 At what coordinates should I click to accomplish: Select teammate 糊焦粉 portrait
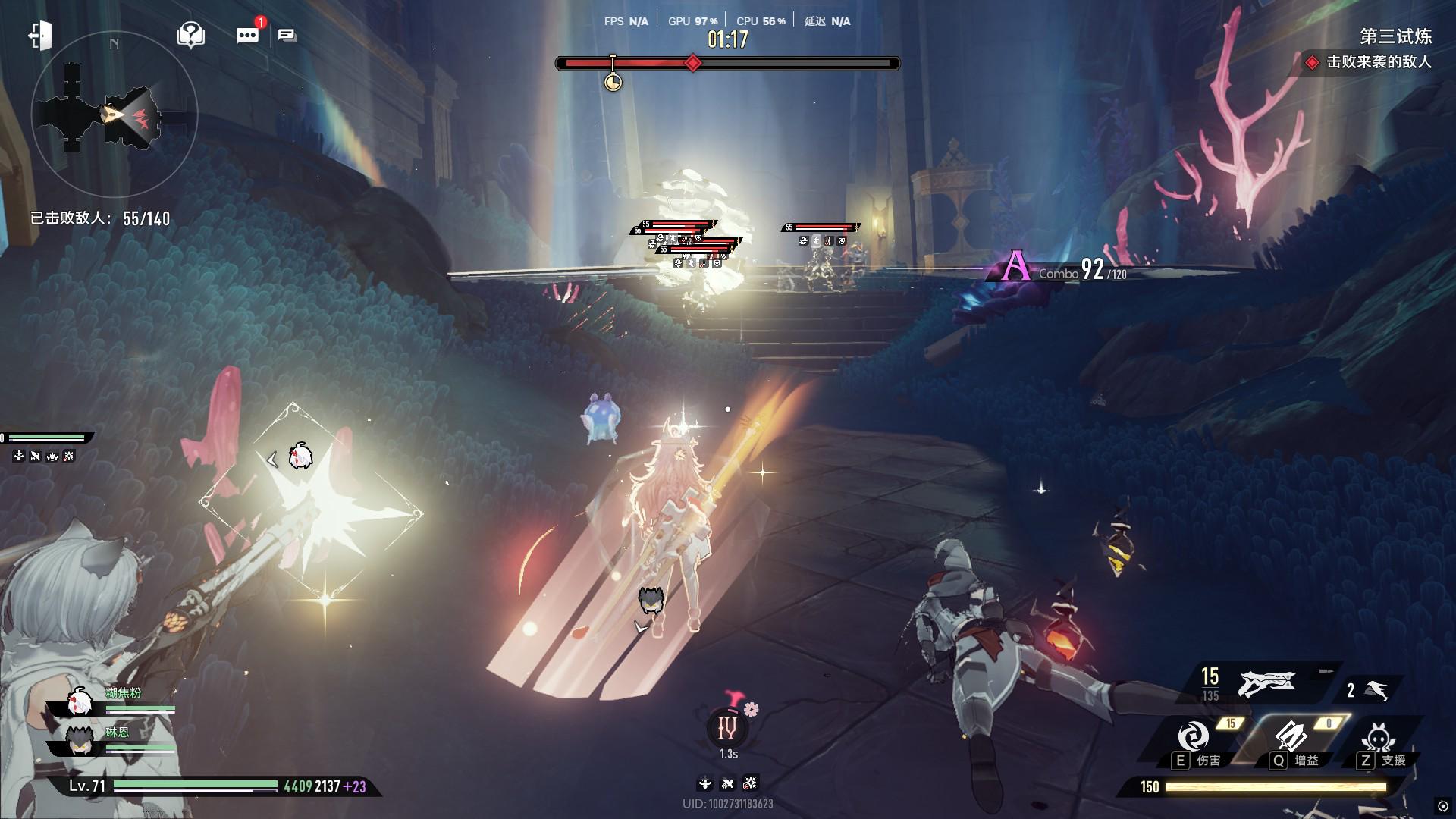coord(79,703)
